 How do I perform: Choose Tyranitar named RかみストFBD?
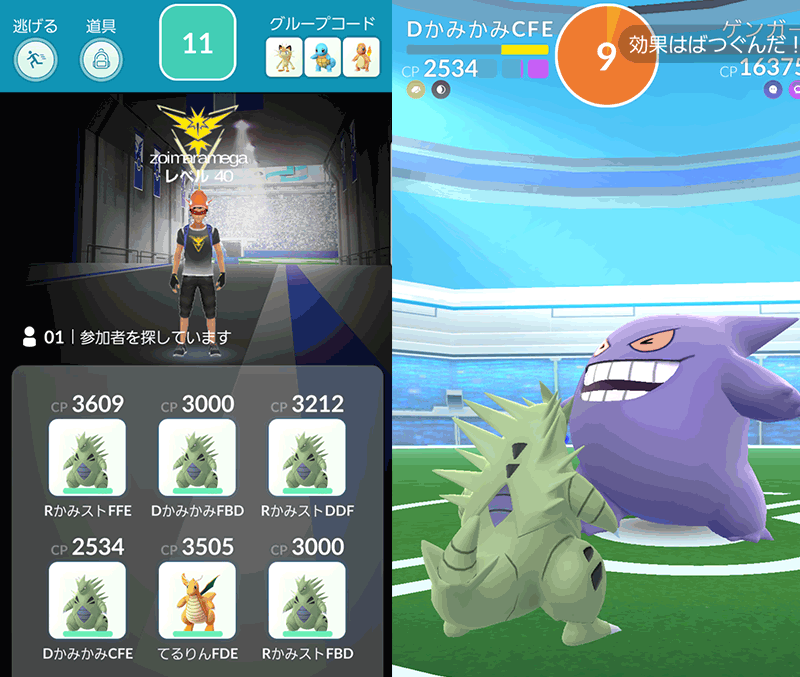click(307, 600)
